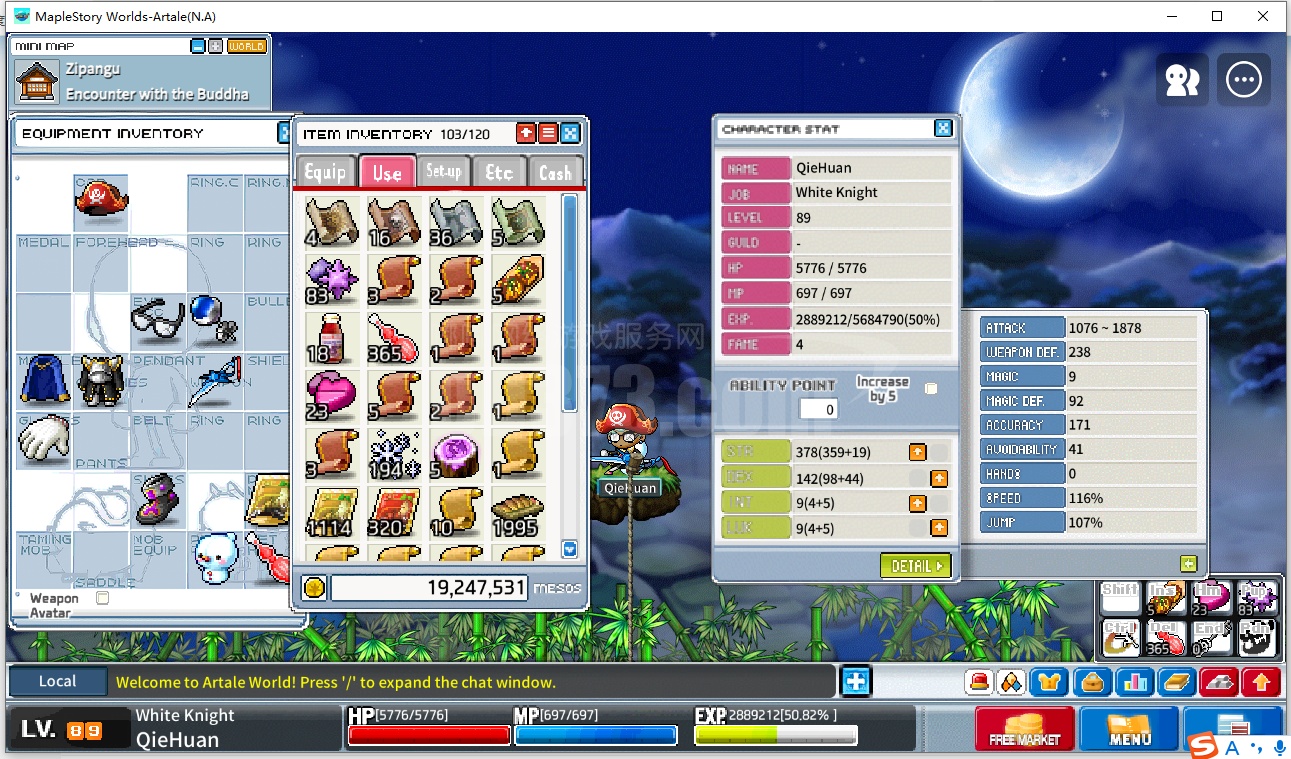This screenshot has width=1291, height=759.
Task: Minimize the mini map panel
Action: click(x=198, y=46)
